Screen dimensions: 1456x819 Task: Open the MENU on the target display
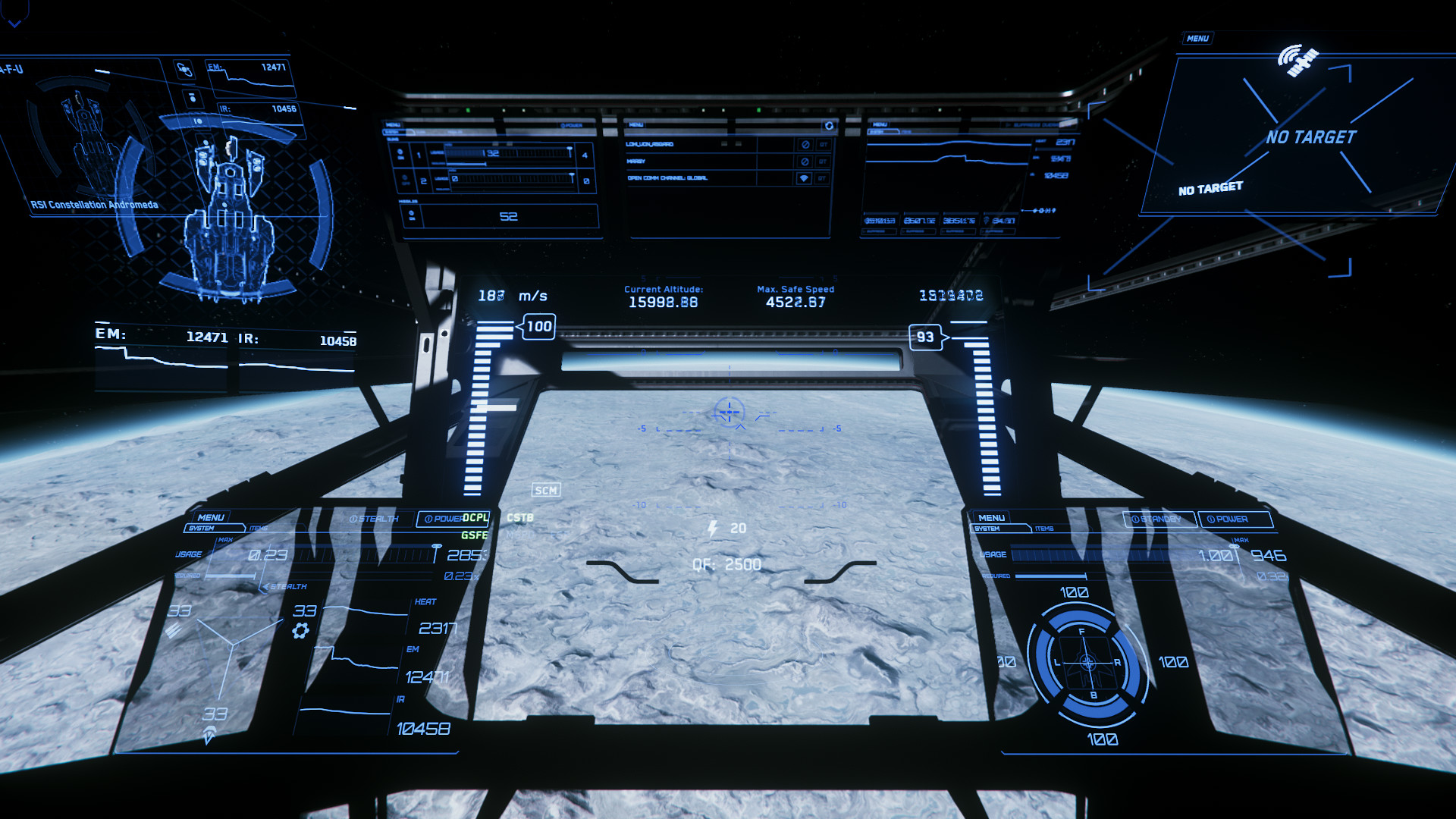(x=1197, y=39)
